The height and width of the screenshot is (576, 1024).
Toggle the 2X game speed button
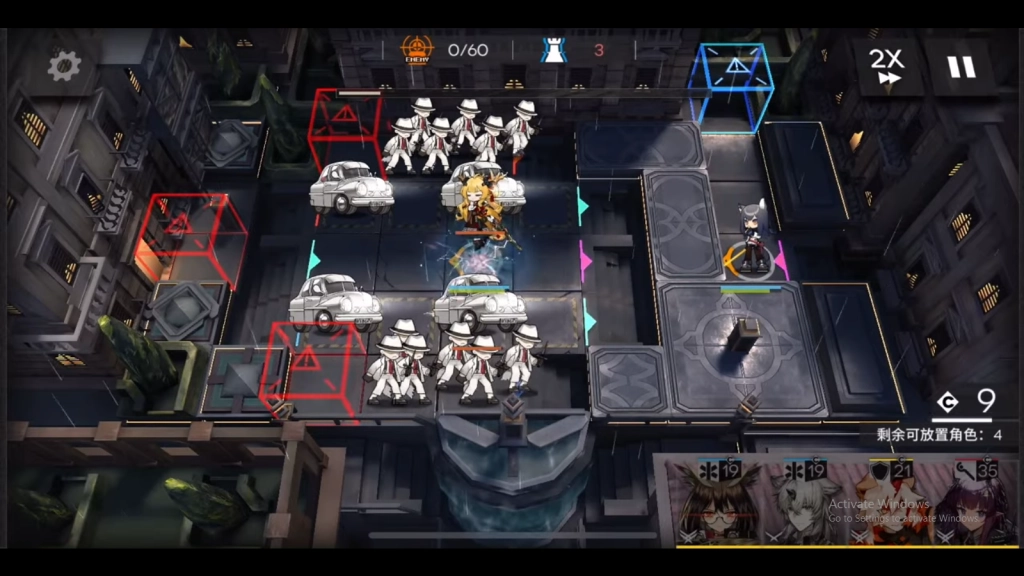pyautogui.click(x=886, y=66)
